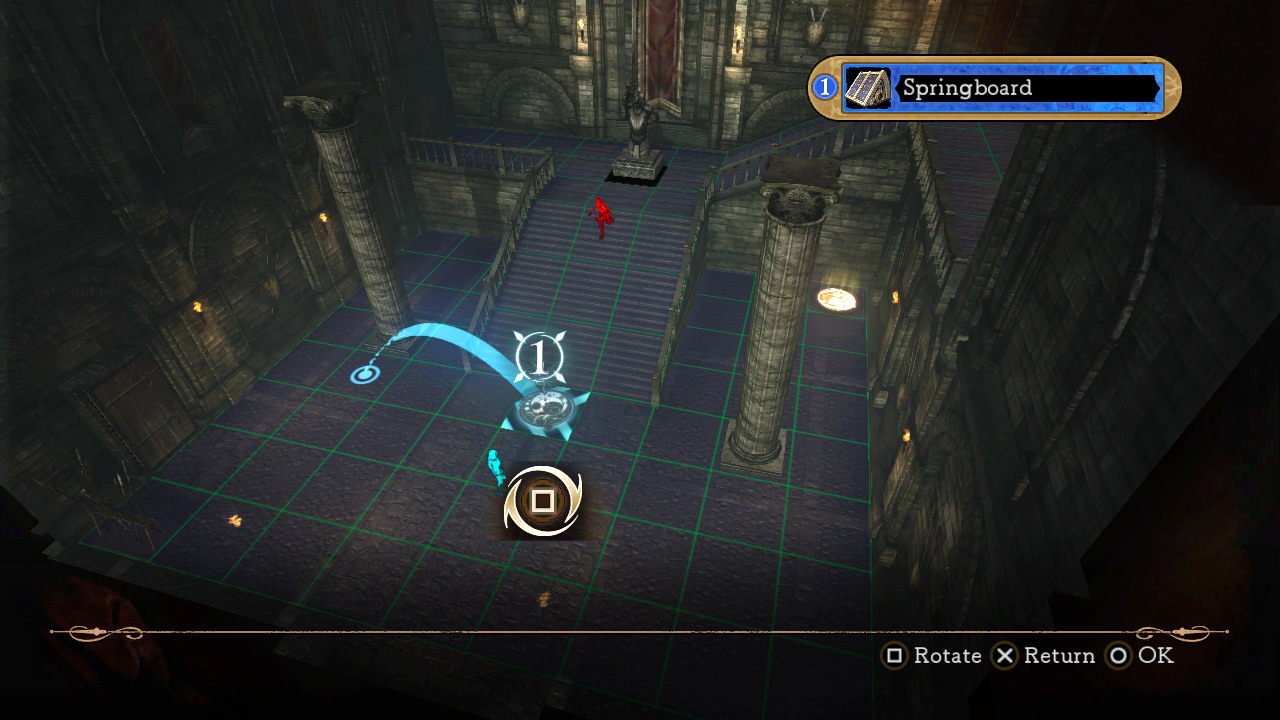Click the cyan ghost character
Image resolution: width=1280 pixels, height=720 pixels.
click(x=494, y=468)
